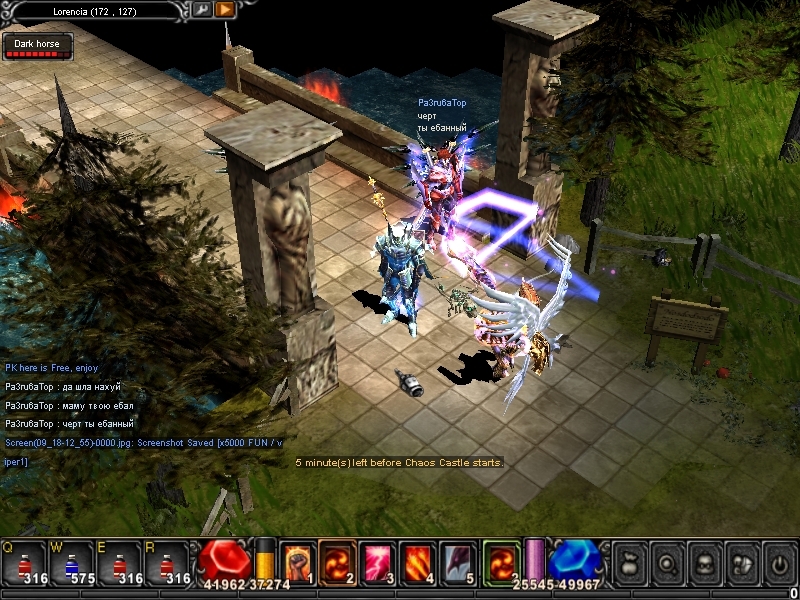
Task: Open the winged helmet menu button
Action: click(x=741, y=562)
